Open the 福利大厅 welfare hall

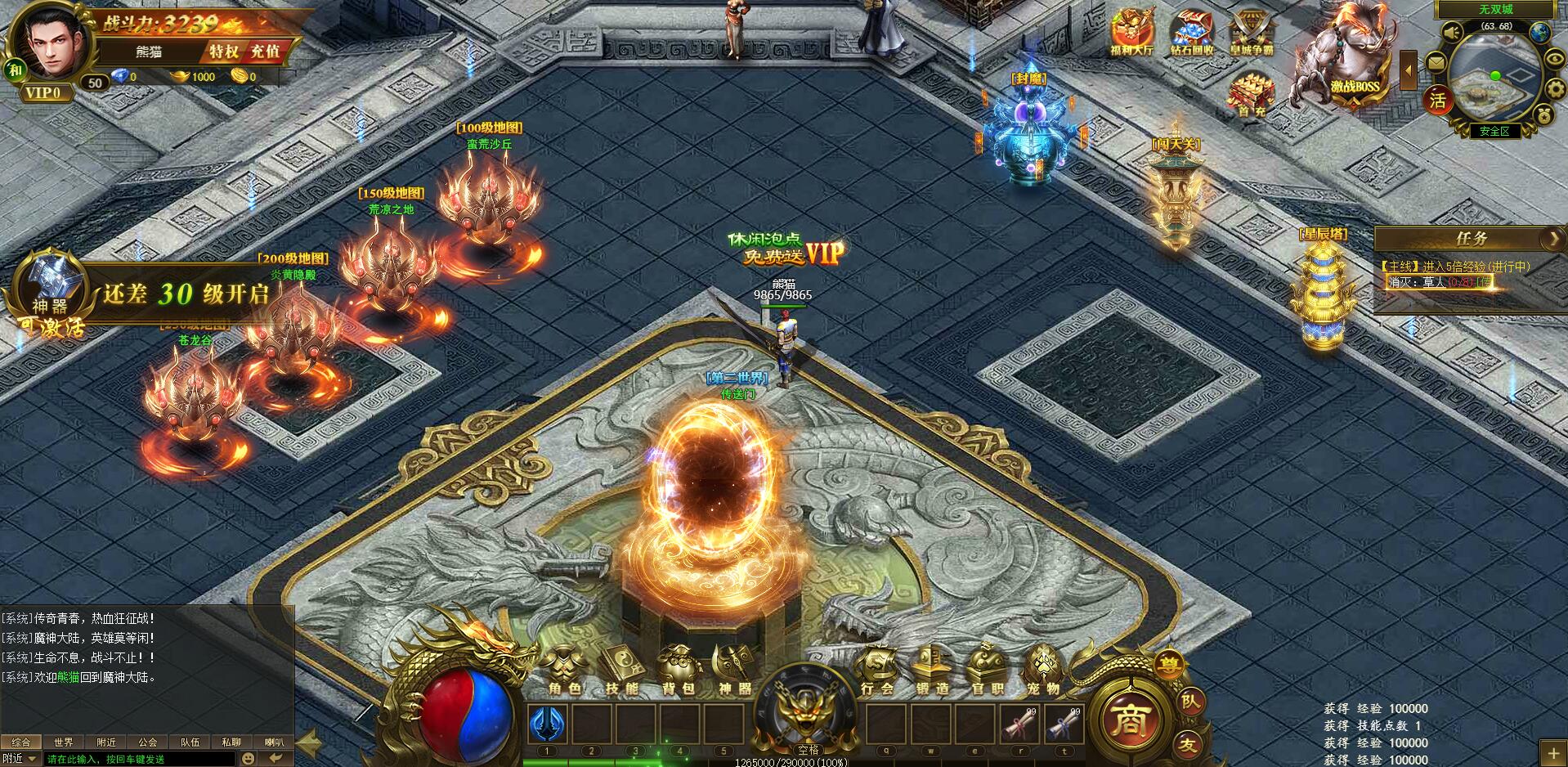(x=1131, y=33)
